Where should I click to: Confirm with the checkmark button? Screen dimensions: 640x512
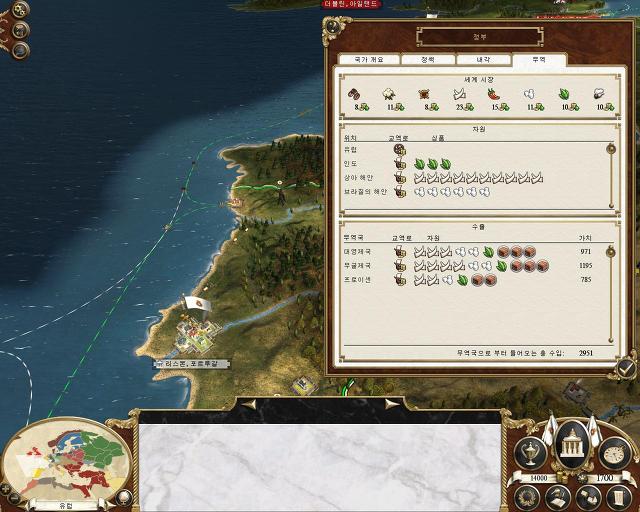pos(626,367)
